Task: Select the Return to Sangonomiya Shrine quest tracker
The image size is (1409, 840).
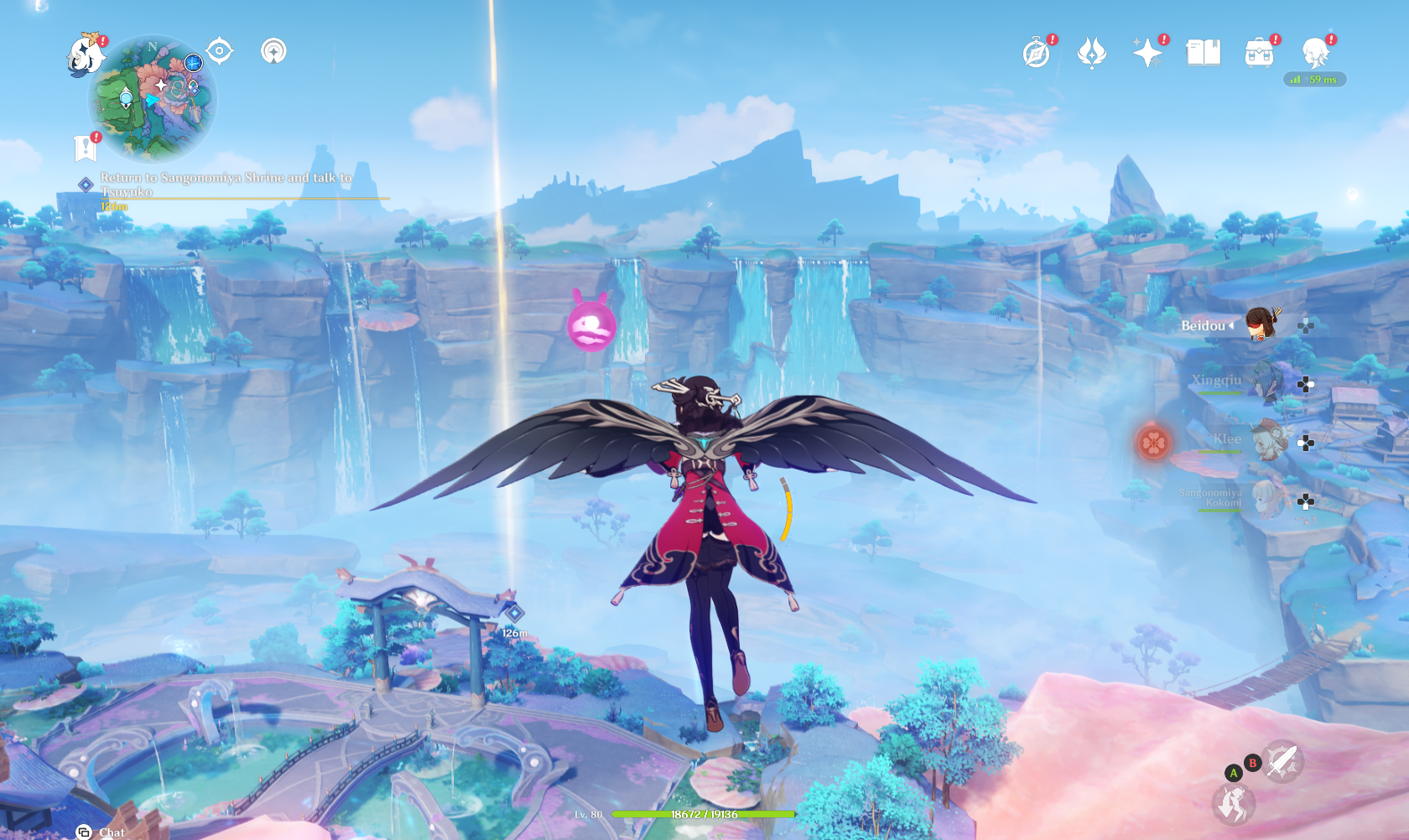Action: (x=226, y=184)
